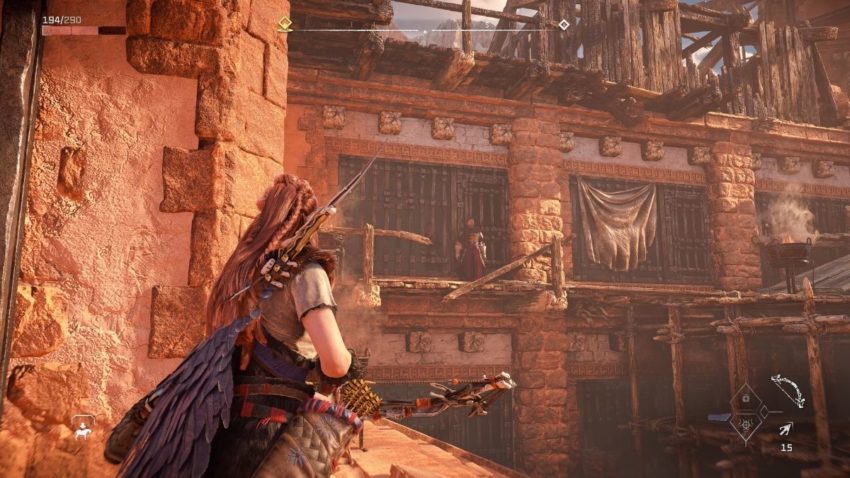850x478 pixels.
Task: Click the white diamond waypoint on the compass
Action: (x=564, y=24)
